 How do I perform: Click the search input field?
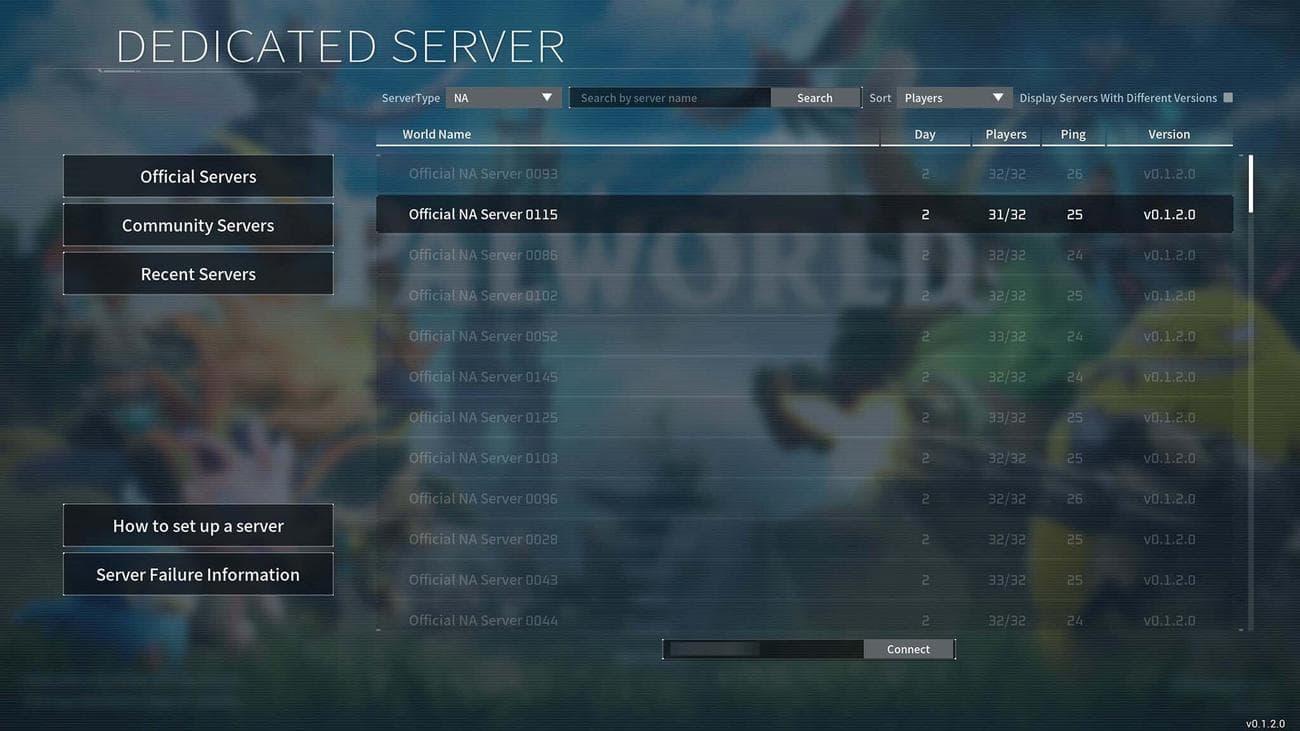tap(670, 97)
